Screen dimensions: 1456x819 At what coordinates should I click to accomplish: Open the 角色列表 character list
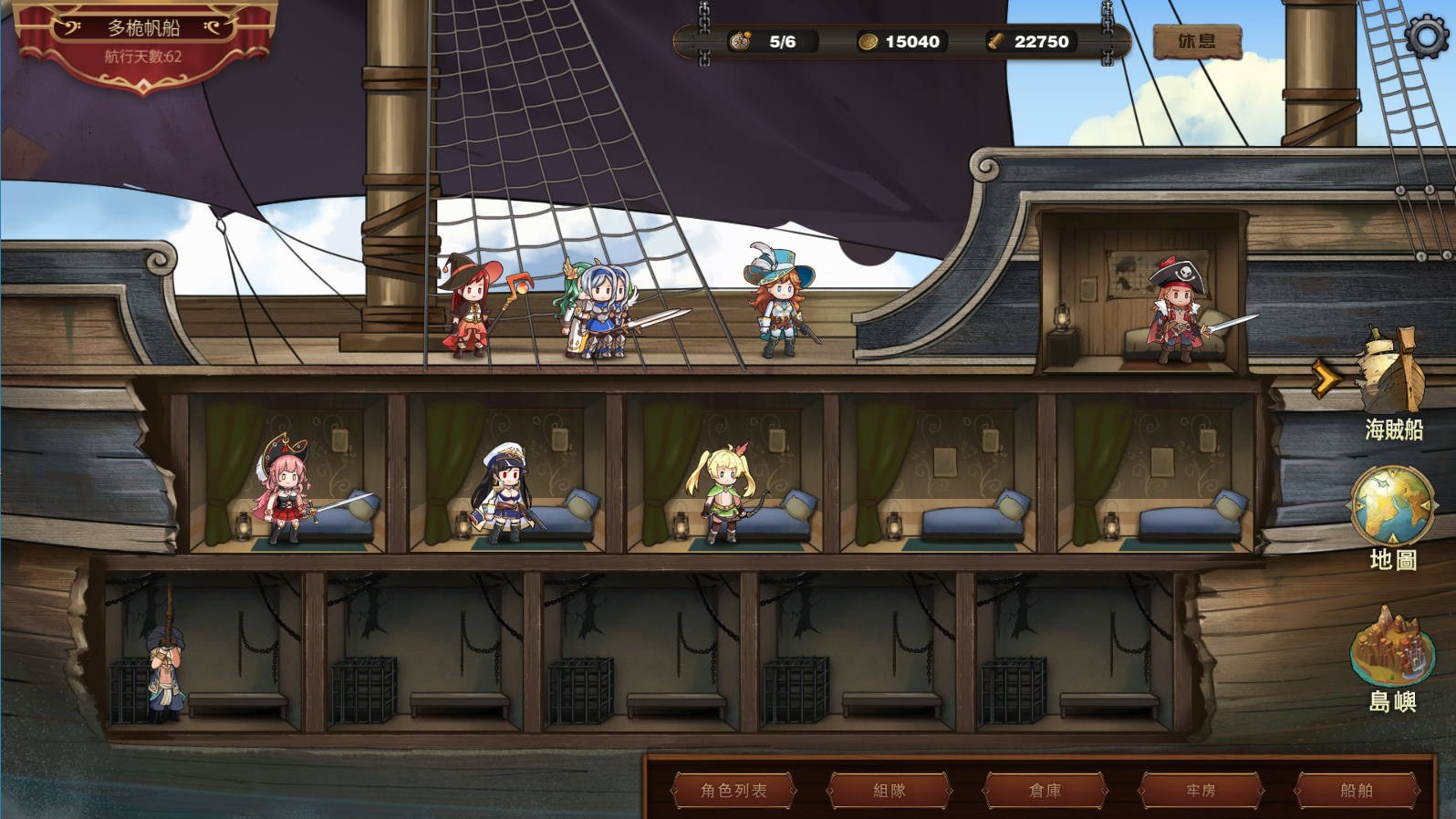coord(733,790)
